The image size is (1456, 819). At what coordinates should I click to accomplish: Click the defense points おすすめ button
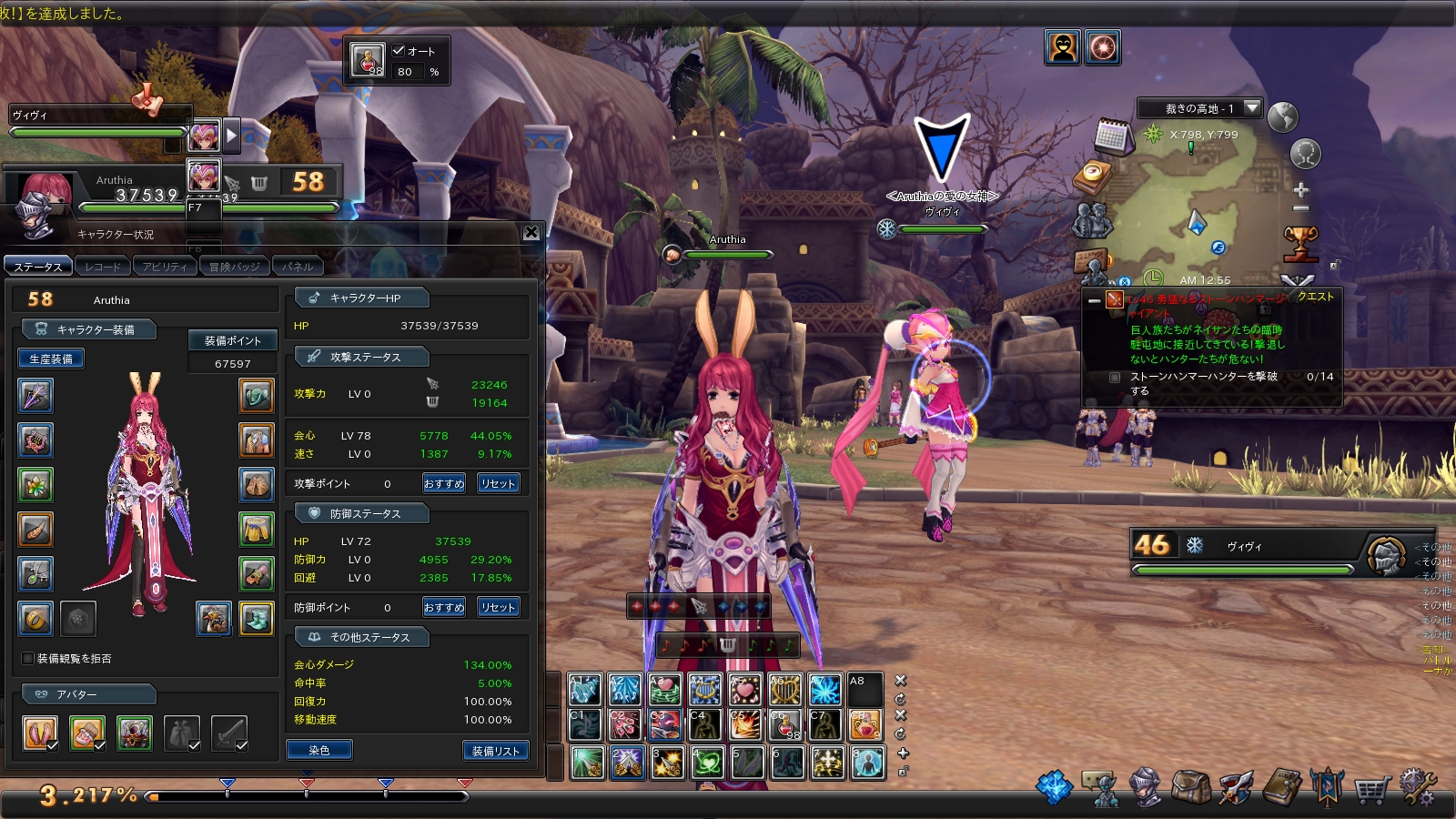443,607
